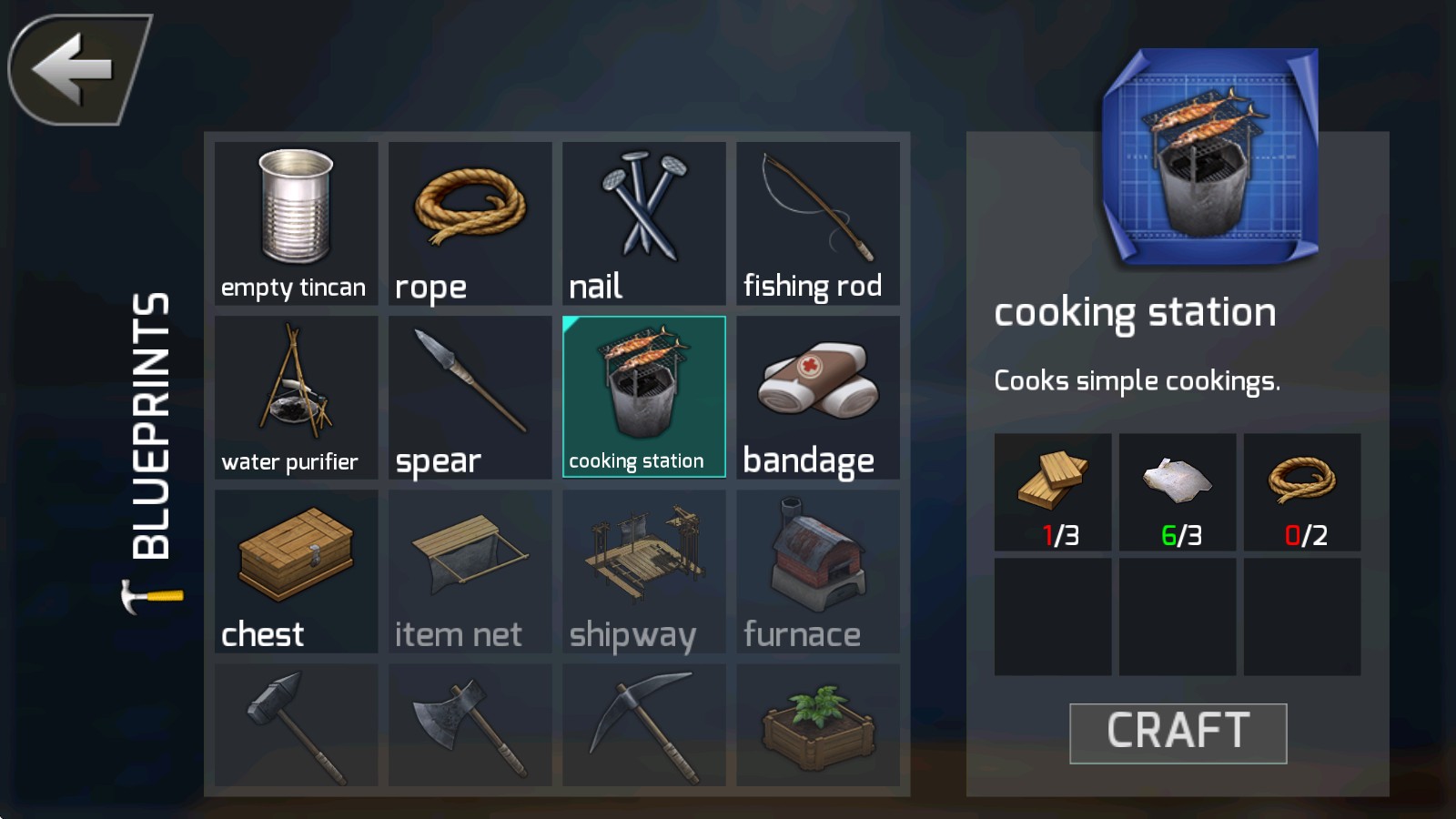
Task: Select the furnace blueprint
Action: click(x=817, y=571)
